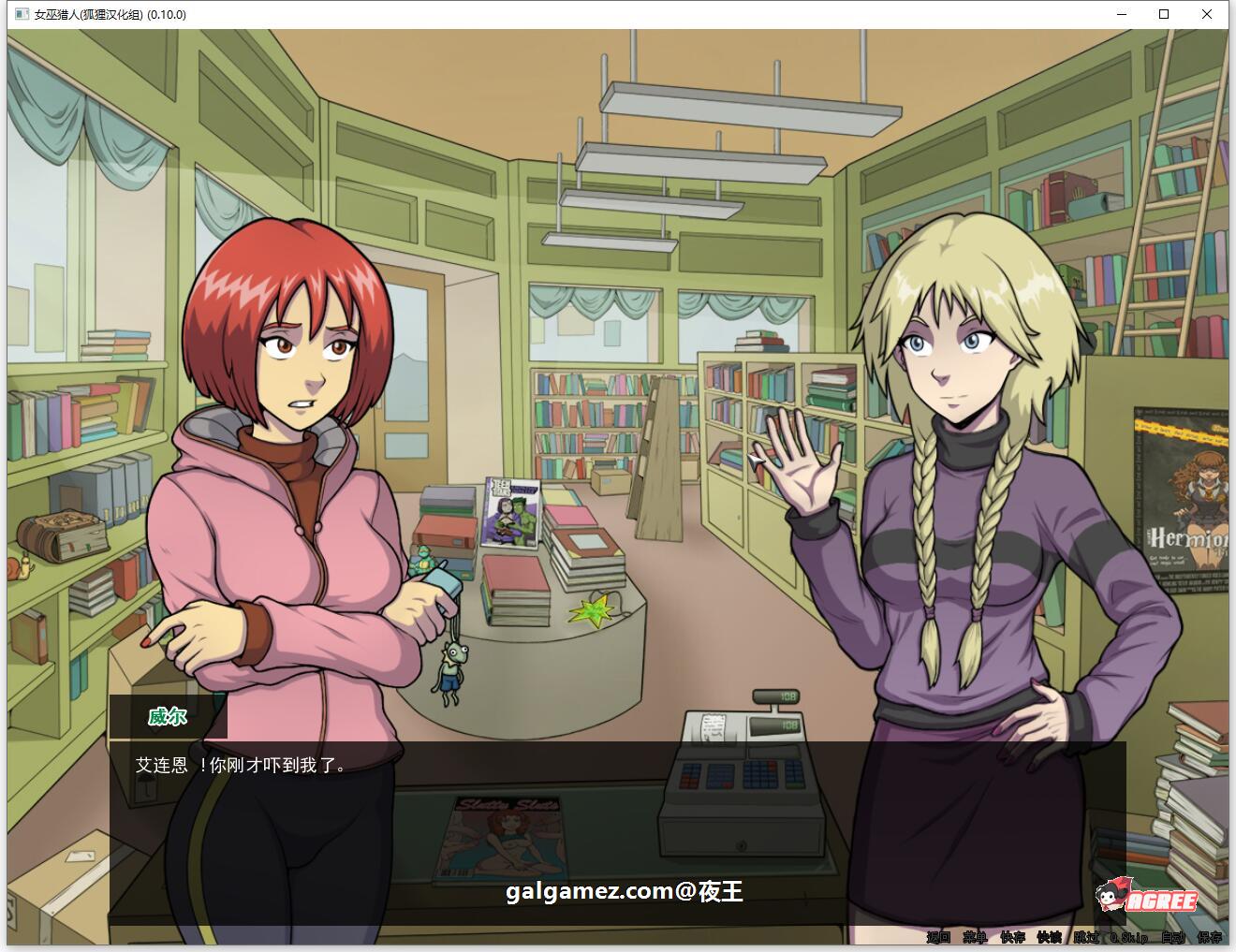Viewport: 1236px width, 952px height.
Task: Minimize the game window
Action: 1120,14
